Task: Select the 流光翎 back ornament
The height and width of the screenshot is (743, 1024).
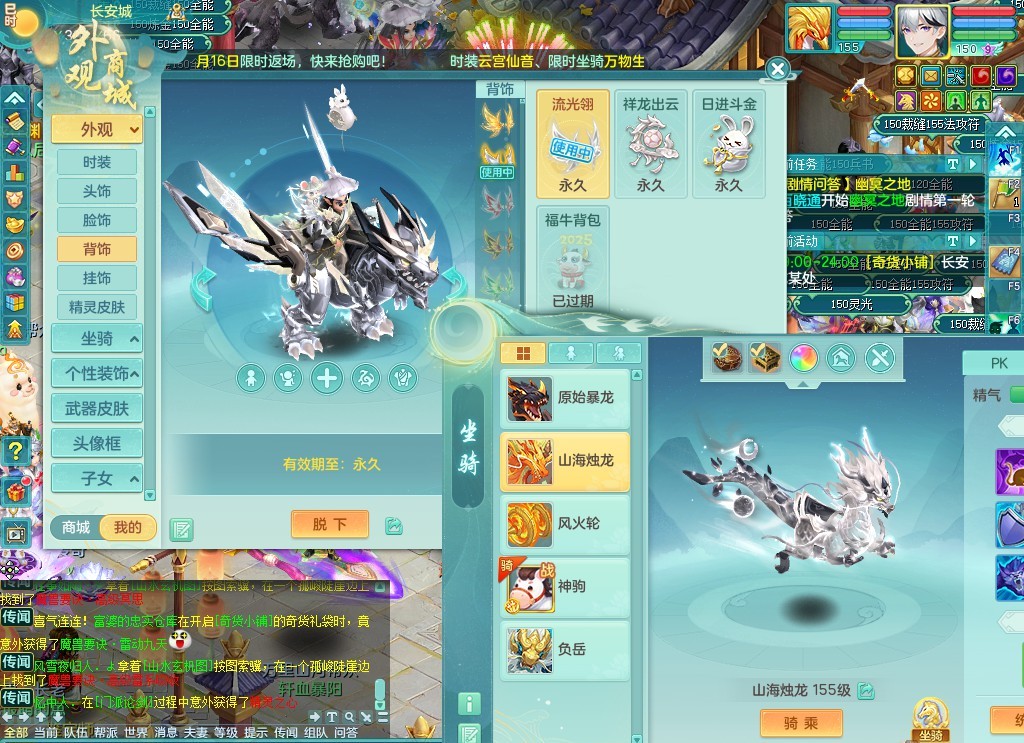Action: (x=573, y=144)
